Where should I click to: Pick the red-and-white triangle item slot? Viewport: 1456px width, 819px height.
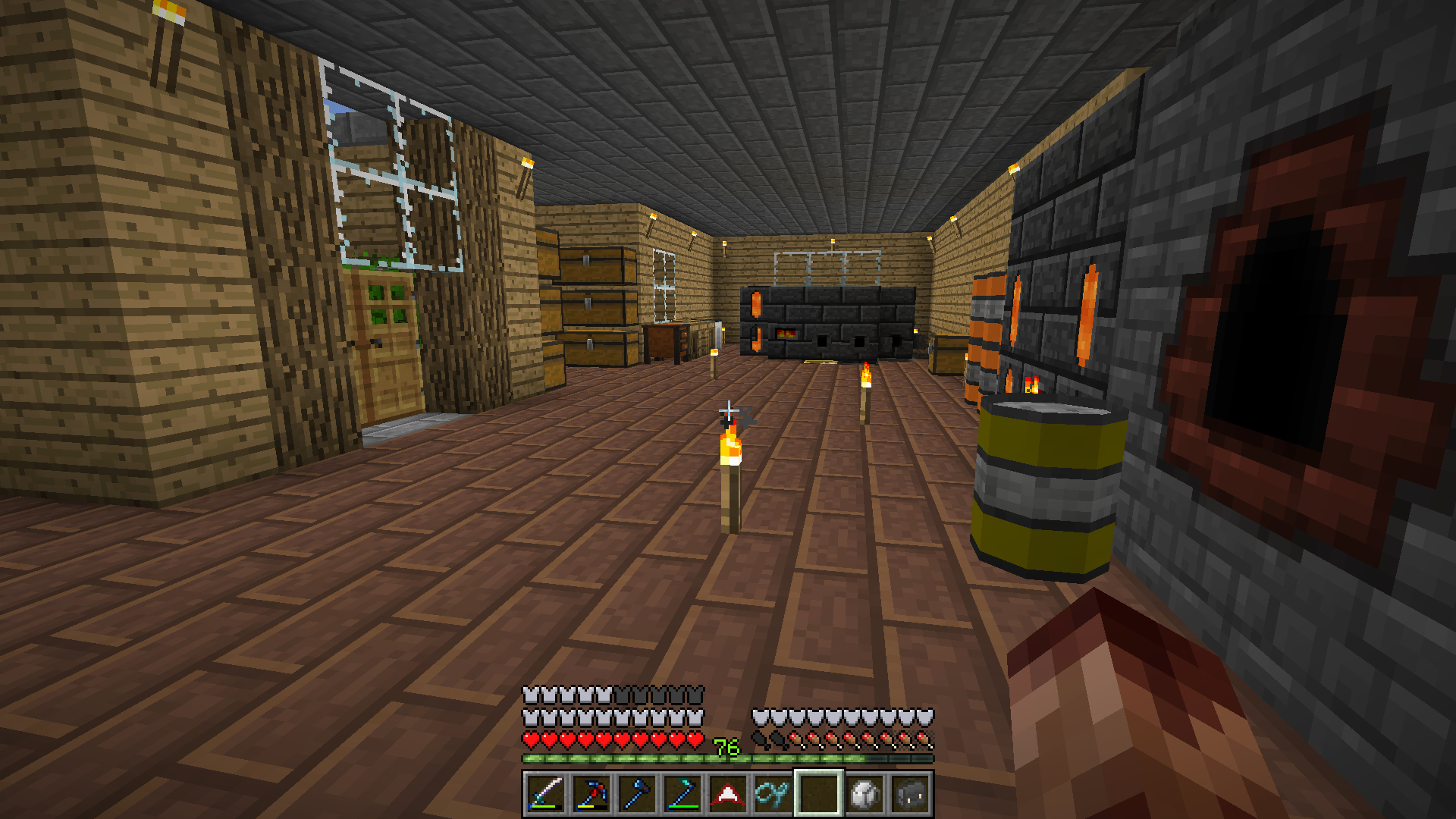point(728,794)
